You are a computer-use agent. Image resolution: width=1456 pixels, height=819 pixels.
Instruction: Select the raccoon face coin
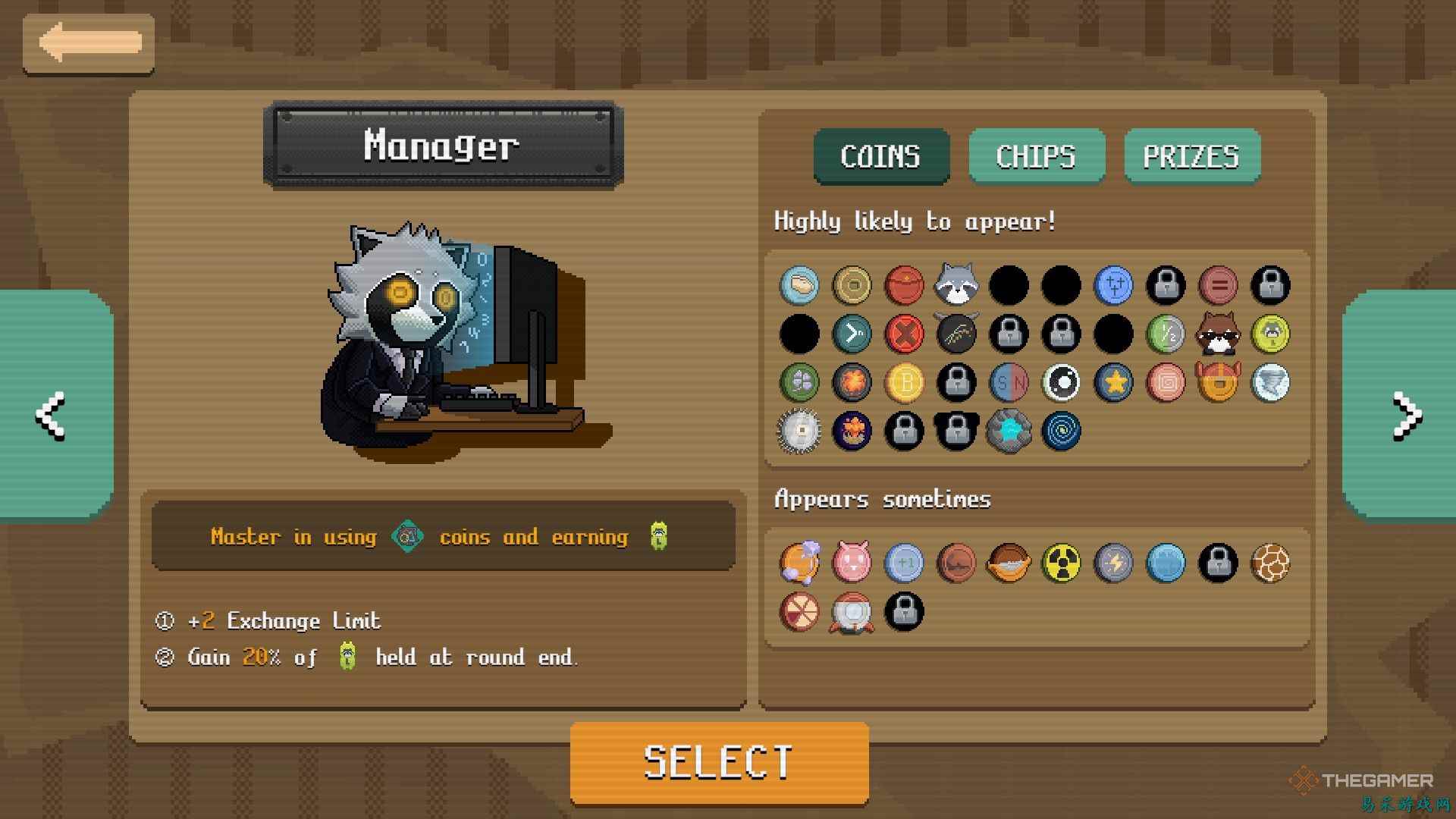[956, 284]
